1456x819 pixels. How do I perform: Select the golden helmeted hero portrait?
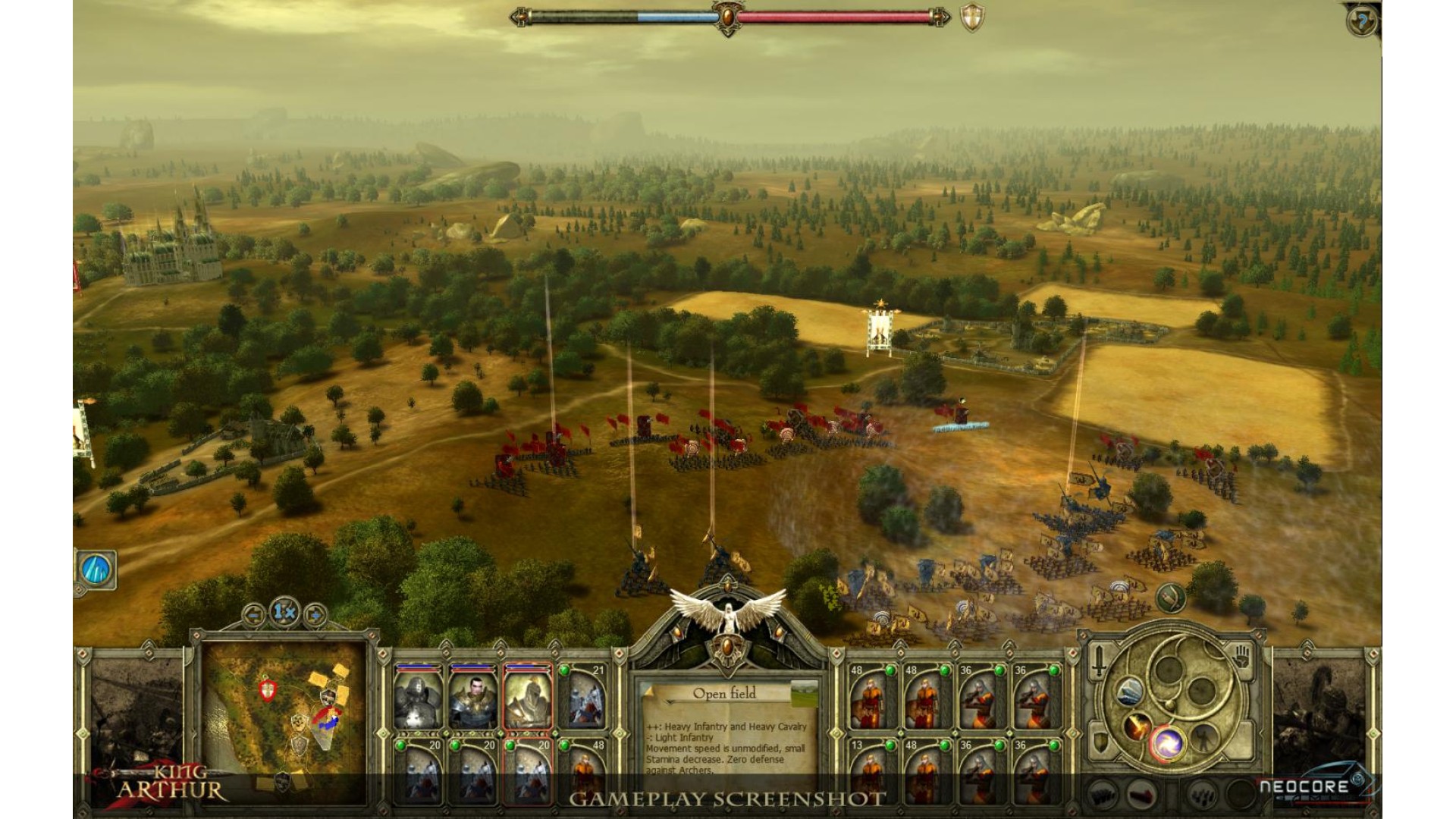point(528,698)
